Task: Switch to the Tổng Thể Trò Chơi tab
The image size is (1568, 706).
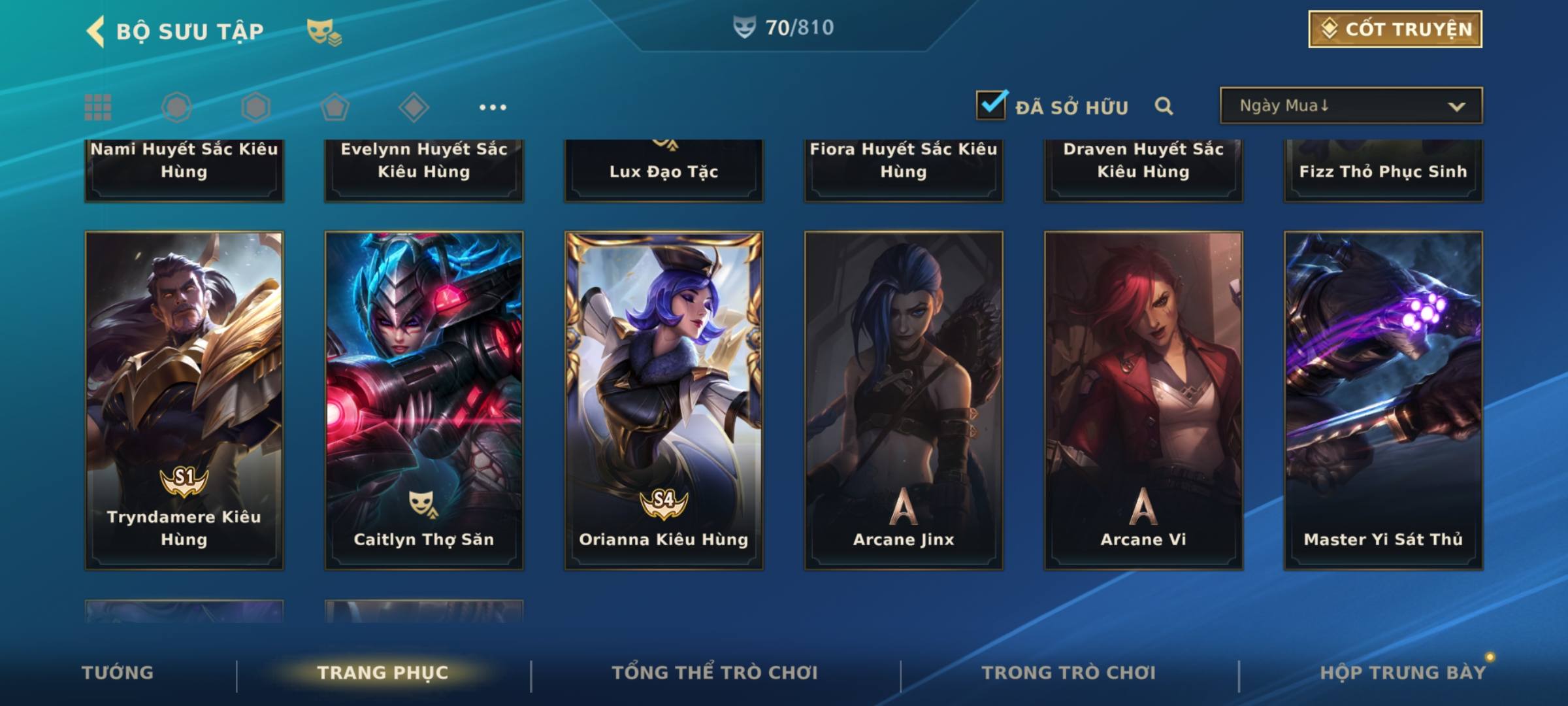Action: click(x=715, y=673)
